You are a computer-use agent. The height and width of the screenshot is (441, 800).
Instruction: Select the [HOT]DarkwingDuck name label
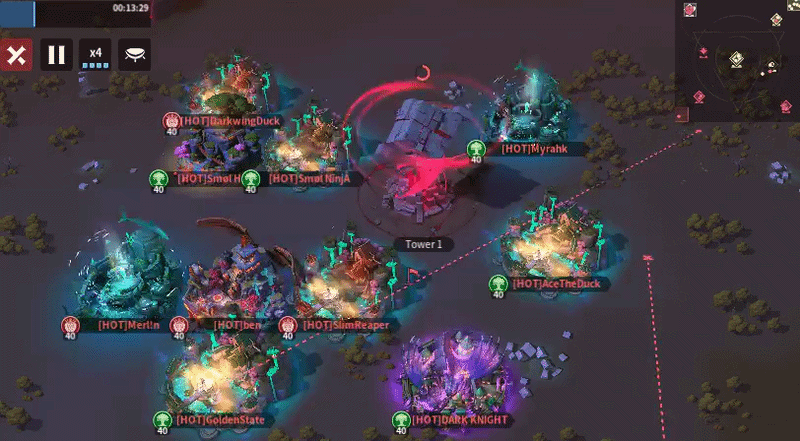coord(231,121)
